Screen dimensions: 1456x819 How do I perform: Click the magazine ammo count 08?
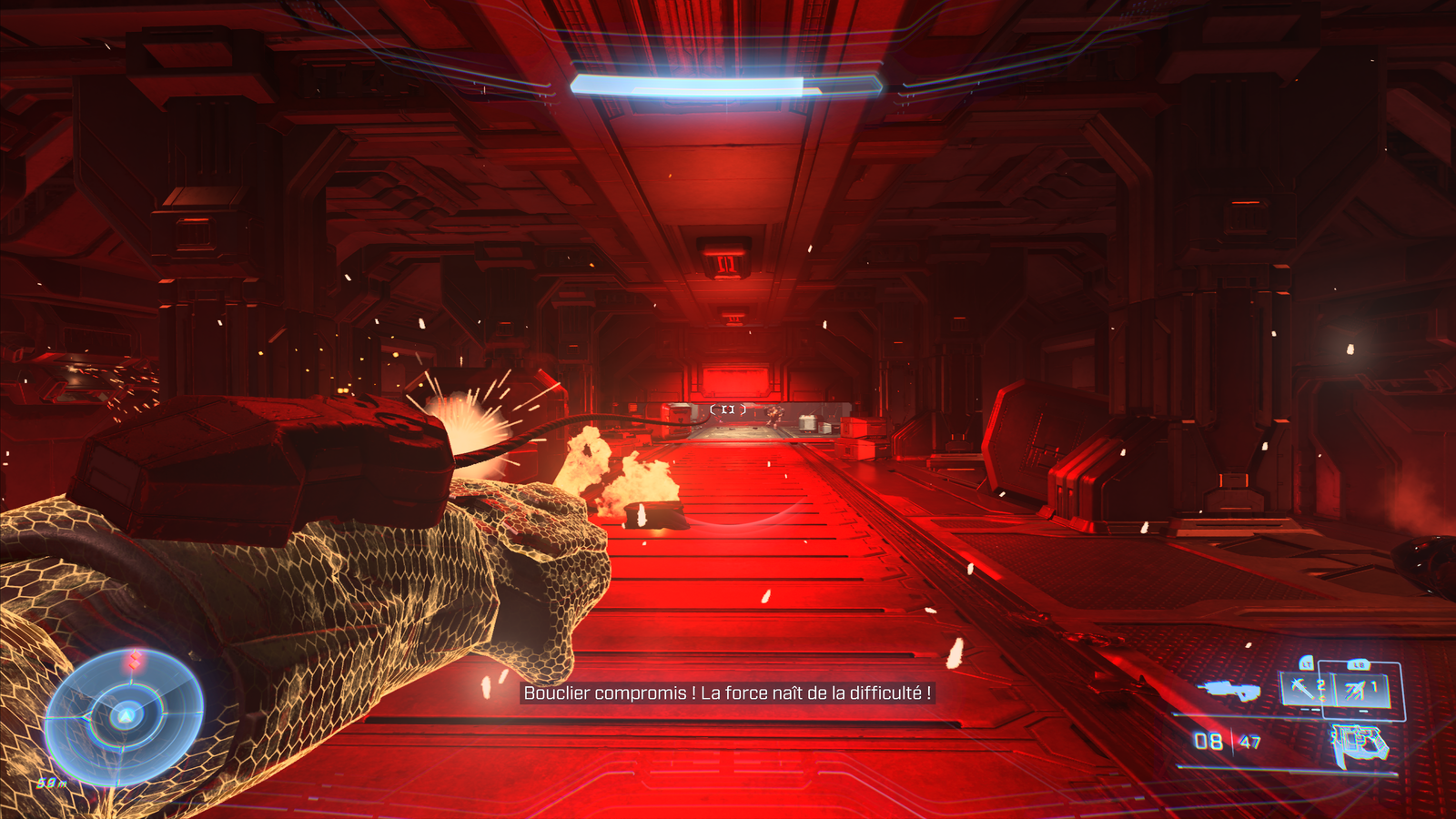pos(1207,741)
